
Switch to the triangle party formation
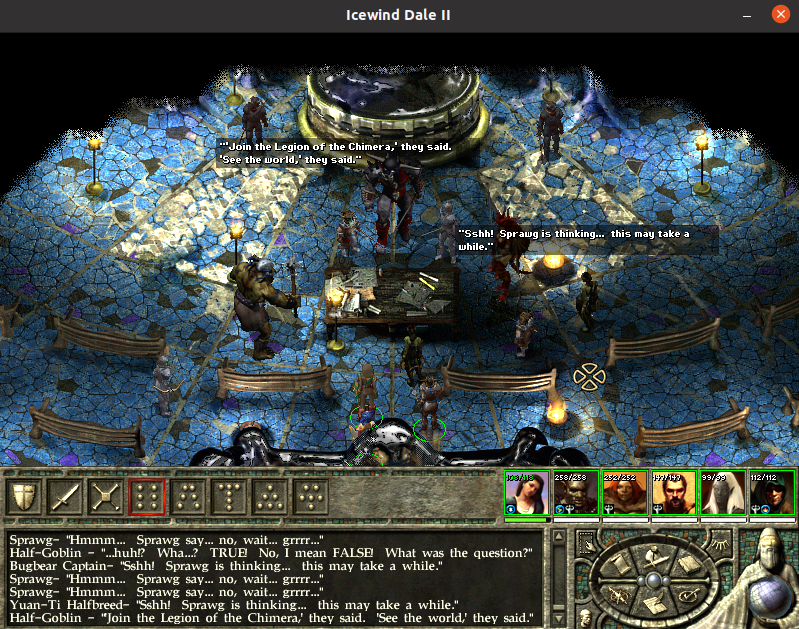270,496
